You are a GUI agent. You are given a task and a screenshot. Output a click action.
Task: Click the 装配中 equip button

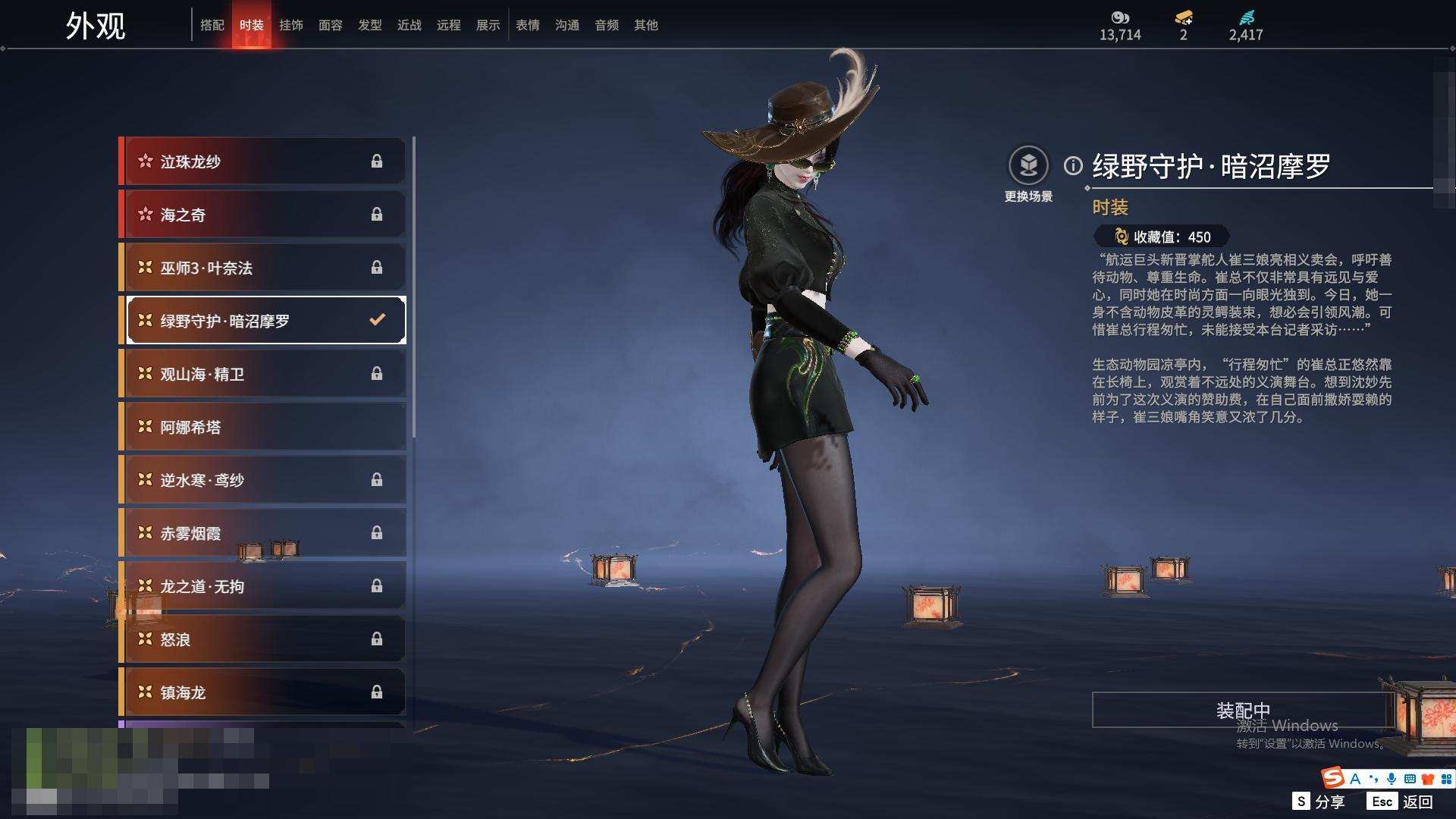(1242, 710)
